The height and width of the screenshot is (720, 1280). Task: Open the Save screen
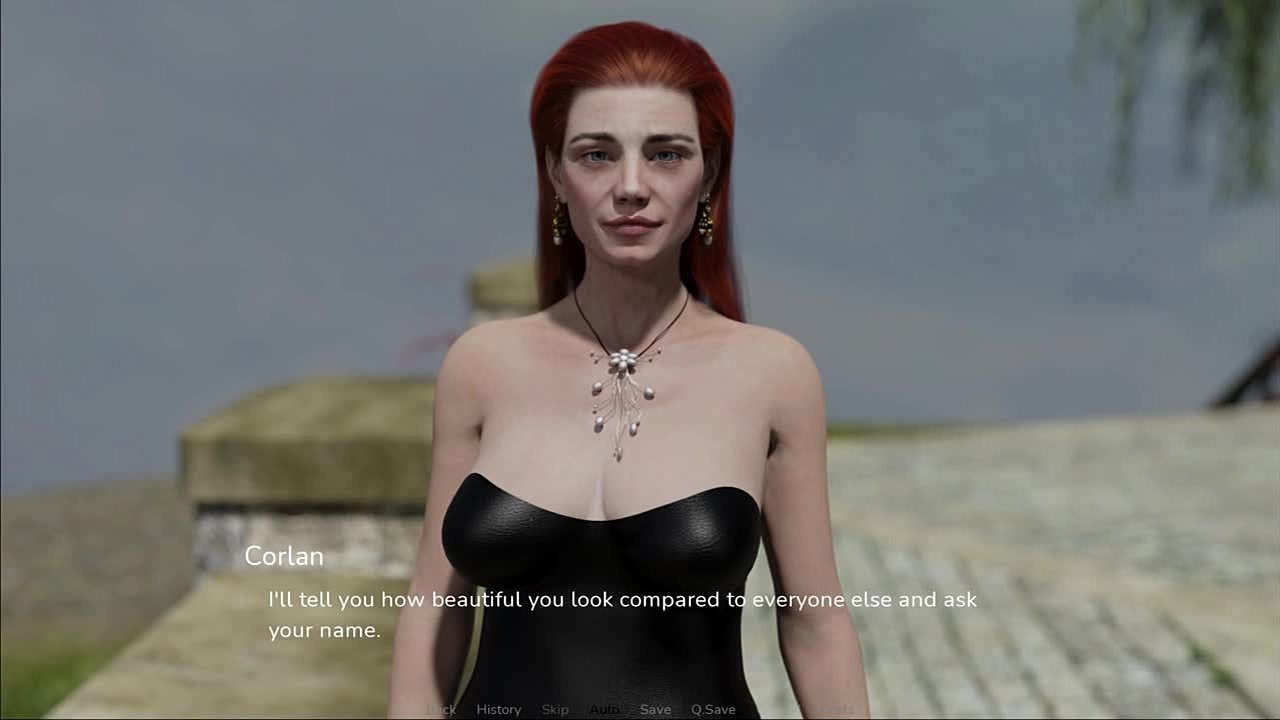click(655, 709)
